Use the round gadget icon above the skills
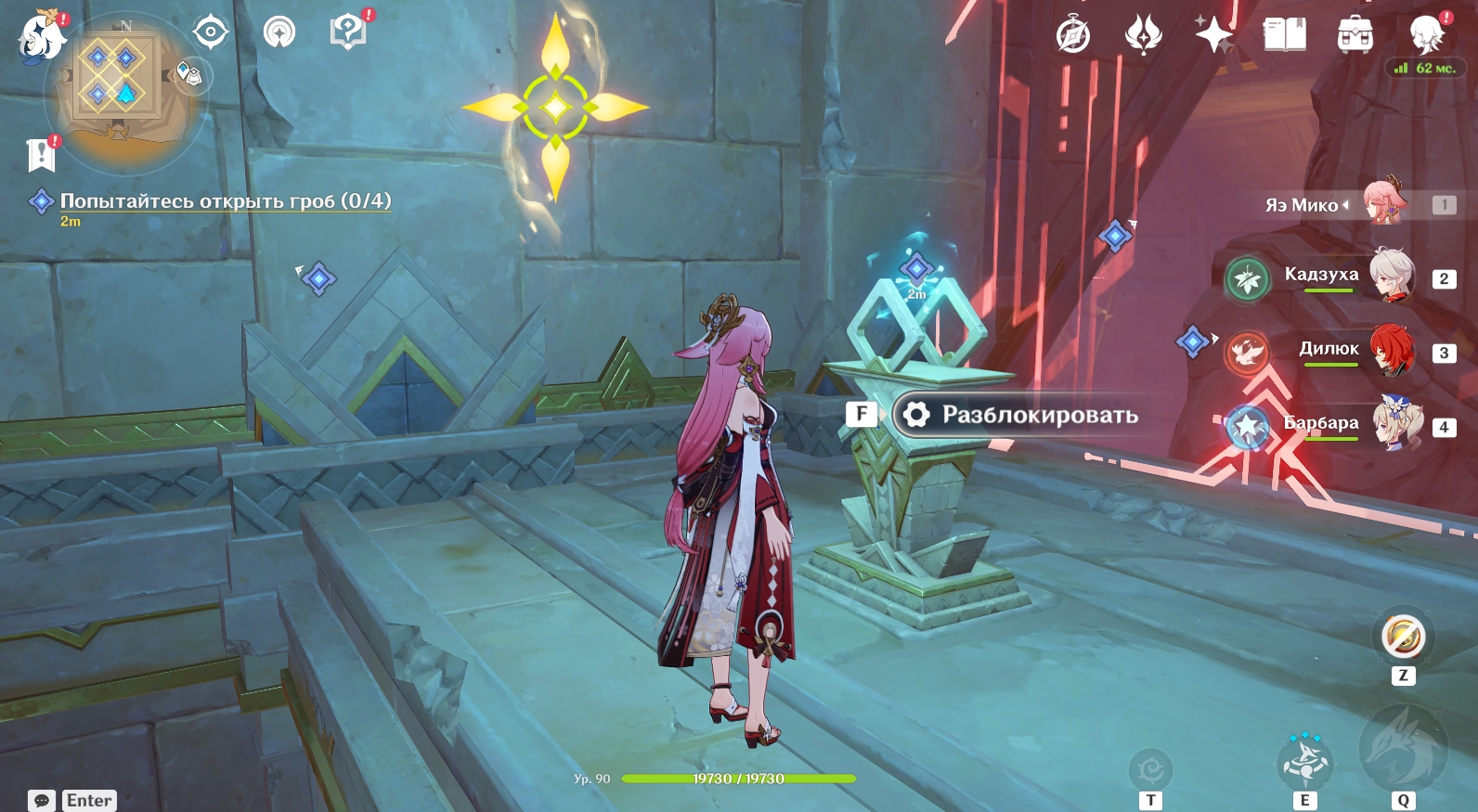 tap(1403, 637)
